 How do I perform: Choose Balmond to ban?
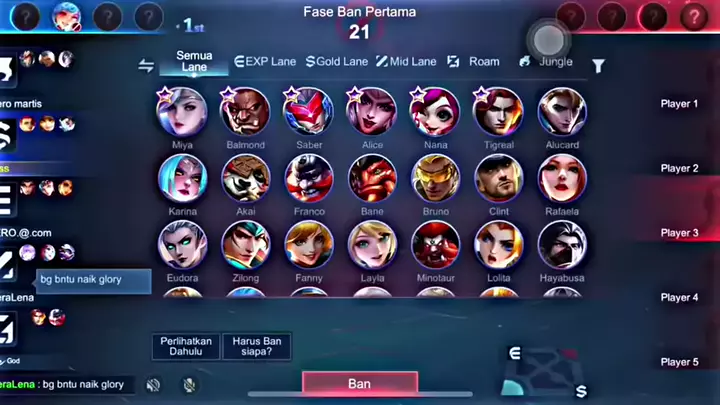coord(245,111)
